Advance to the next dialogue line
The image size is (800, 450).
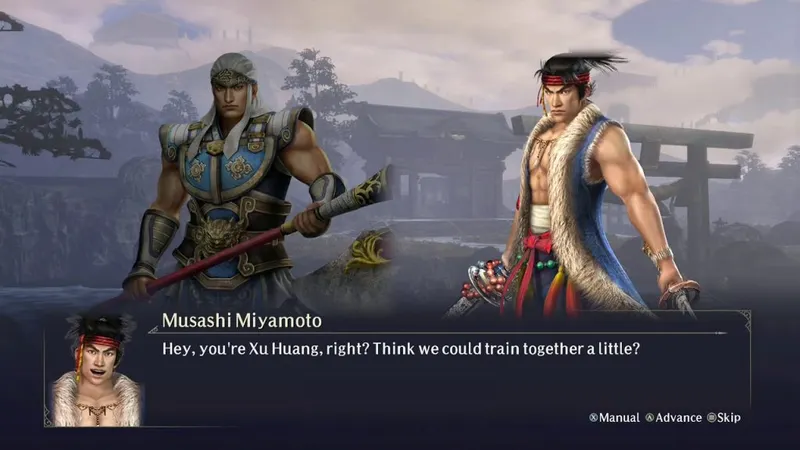point(673,417)
